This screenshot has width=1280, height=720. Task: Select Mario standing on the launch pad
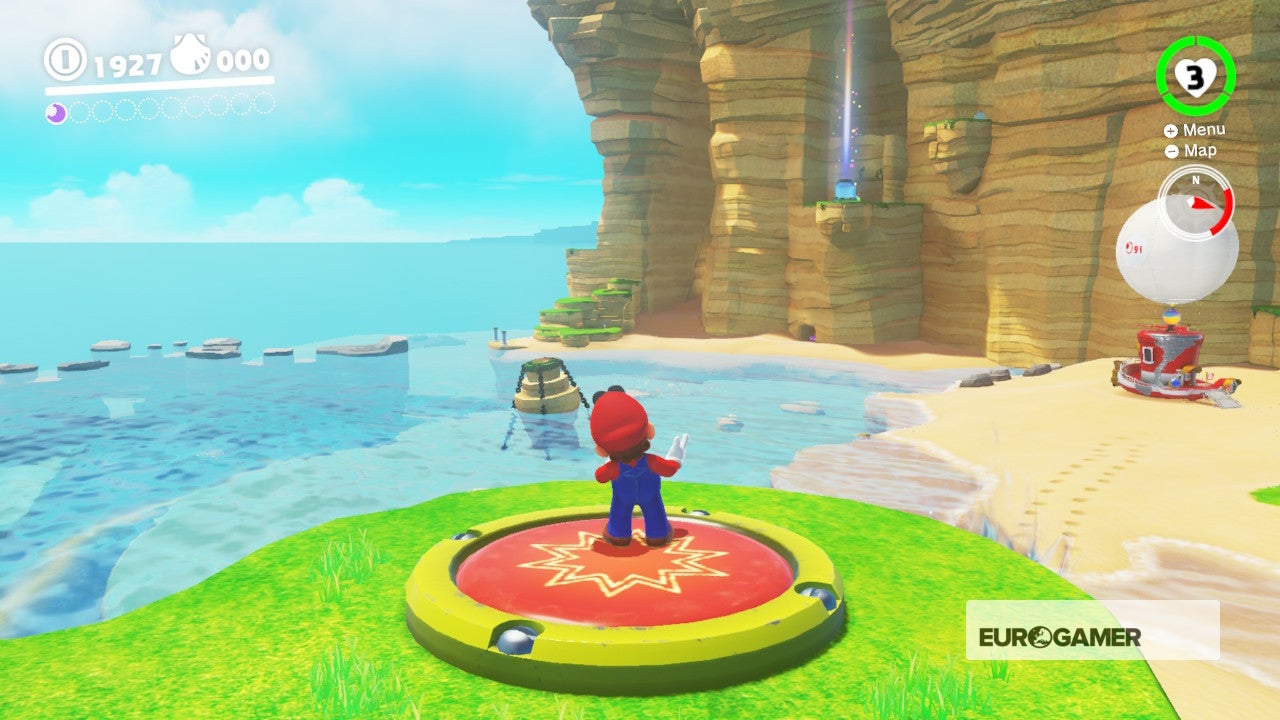pyautogui.click(x=628, y=470)
